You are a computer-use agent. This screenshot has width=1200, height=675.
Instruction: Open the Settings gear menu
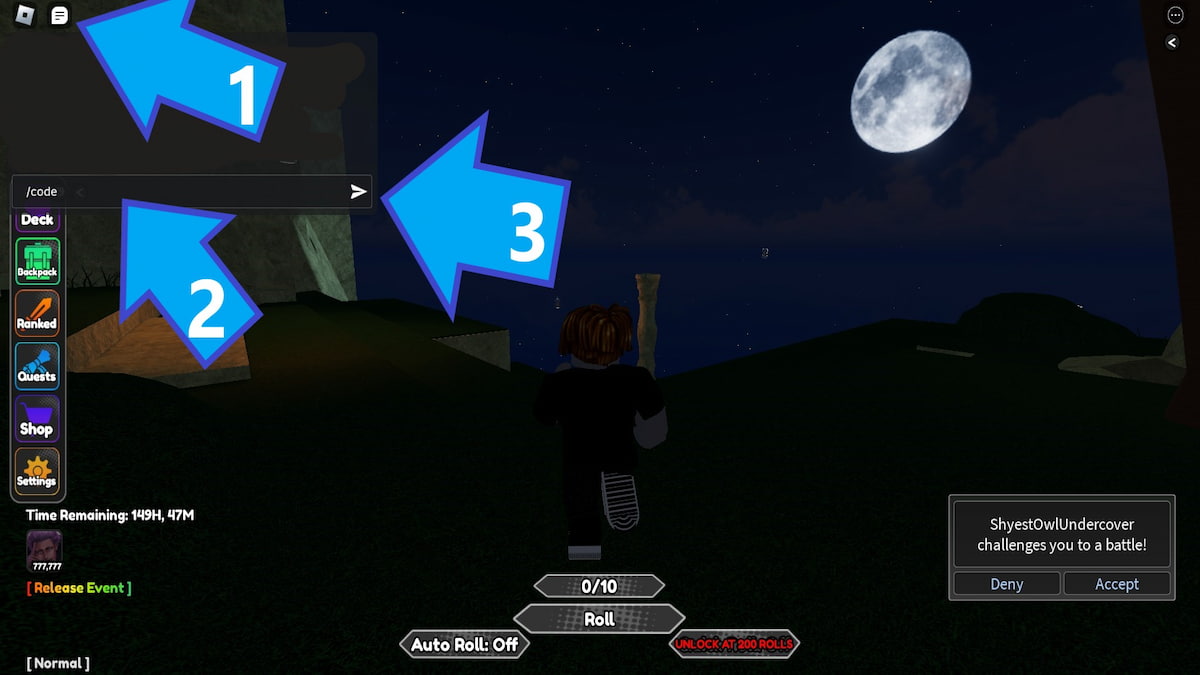pyautogui.click(x=37, y=471)
